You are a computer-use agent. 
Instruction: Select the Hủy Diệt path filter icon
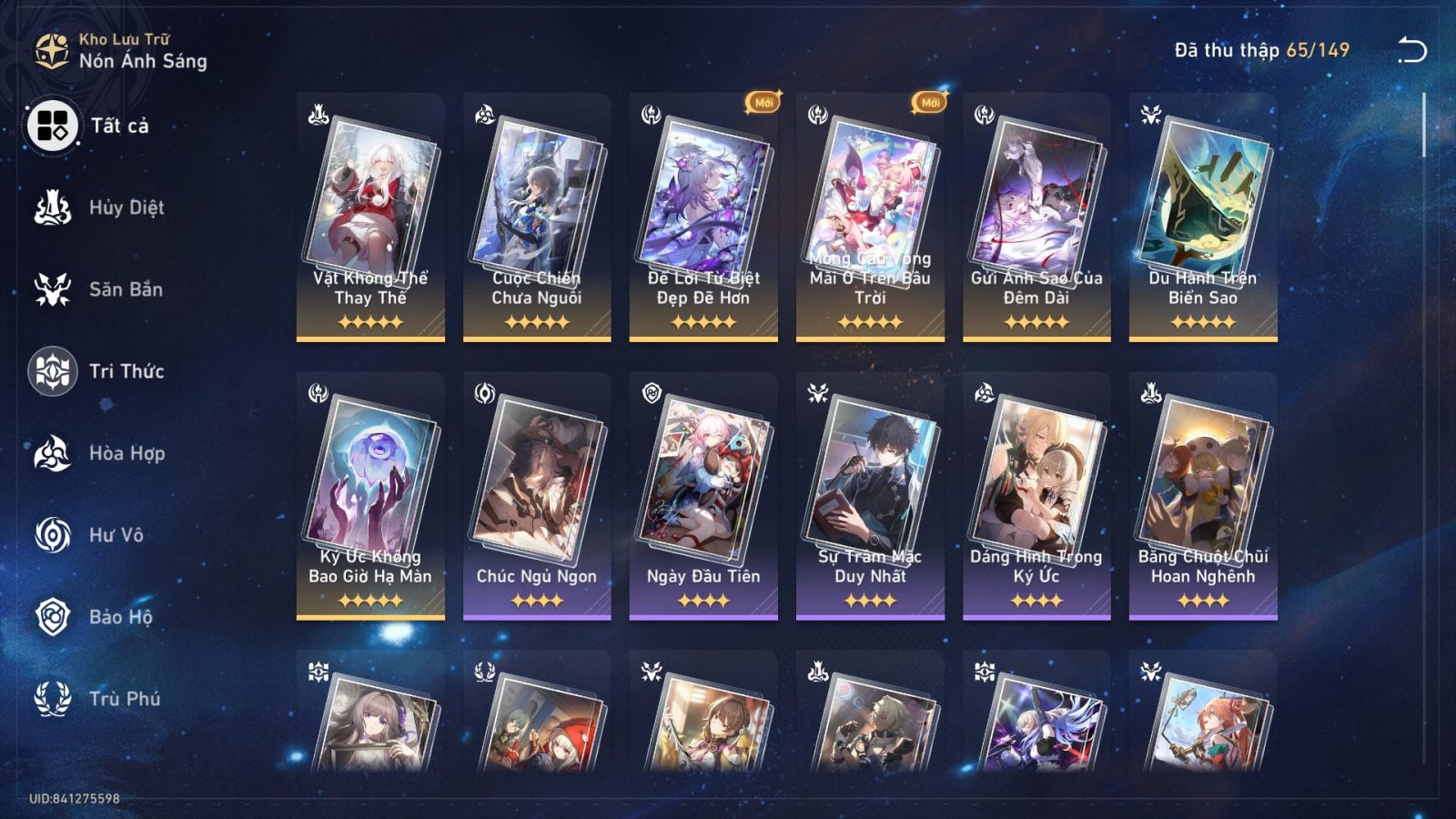[52, 207]
